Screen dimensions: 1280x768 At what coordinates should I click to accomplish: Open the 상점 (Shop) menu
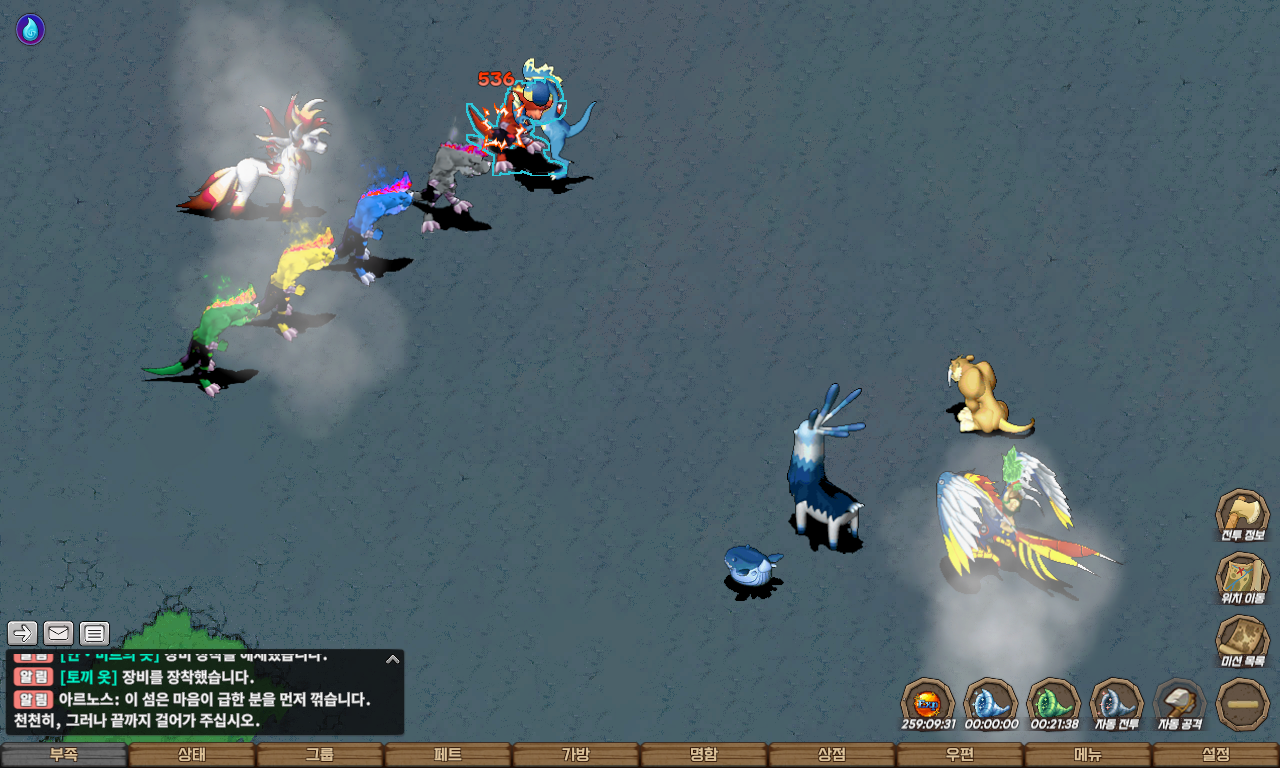[x=831, y=755]
